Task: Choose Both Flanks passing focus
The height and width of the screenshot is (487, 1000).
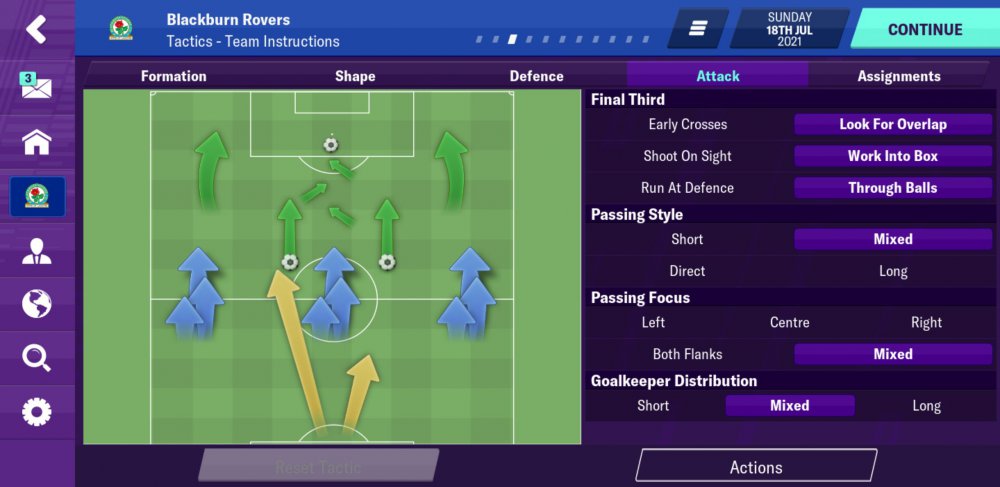Action: pyautogui.click(x=688, y=354)
